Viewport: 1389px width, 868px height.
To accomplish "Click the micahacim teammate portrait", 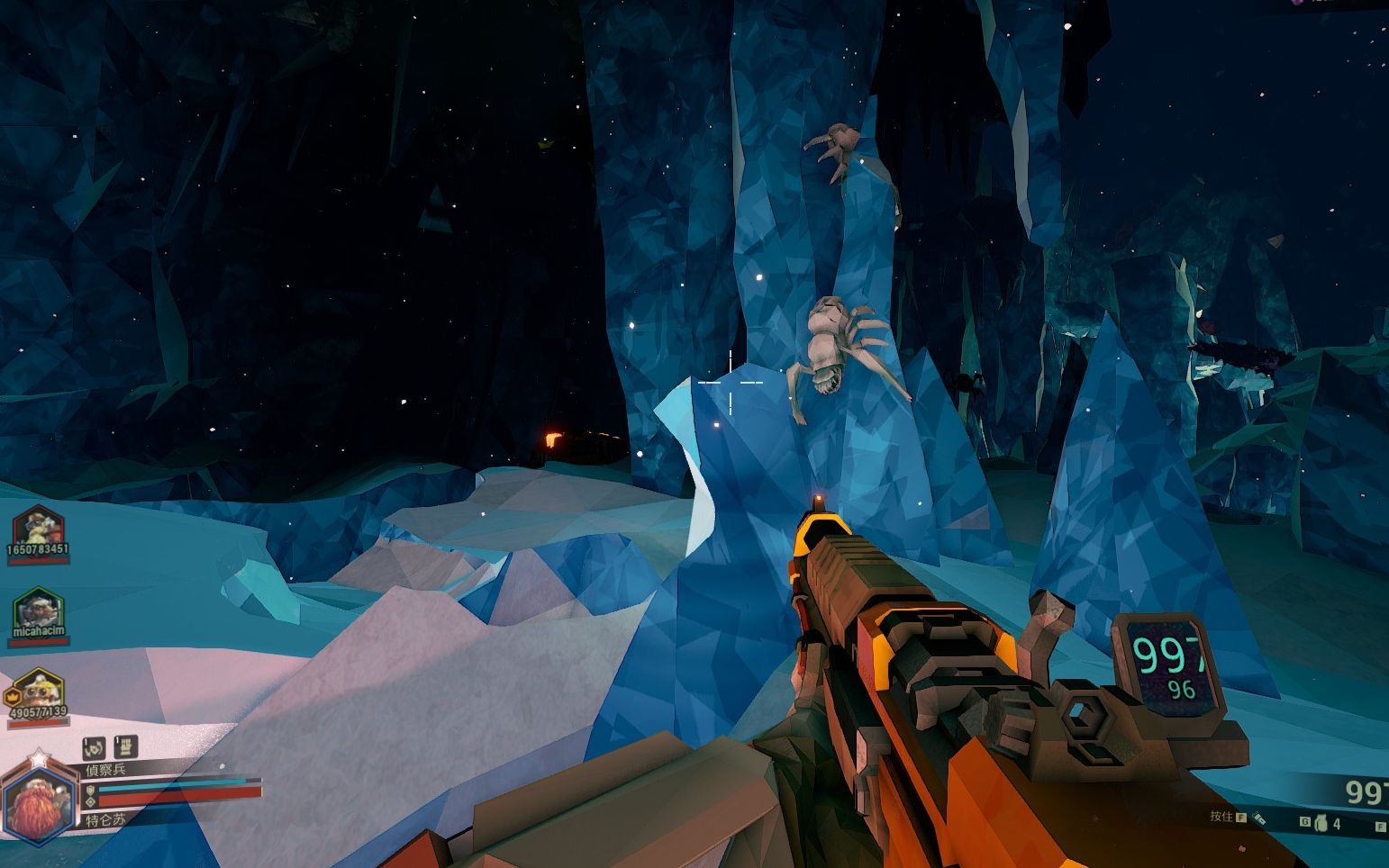I will click(39, 608).
